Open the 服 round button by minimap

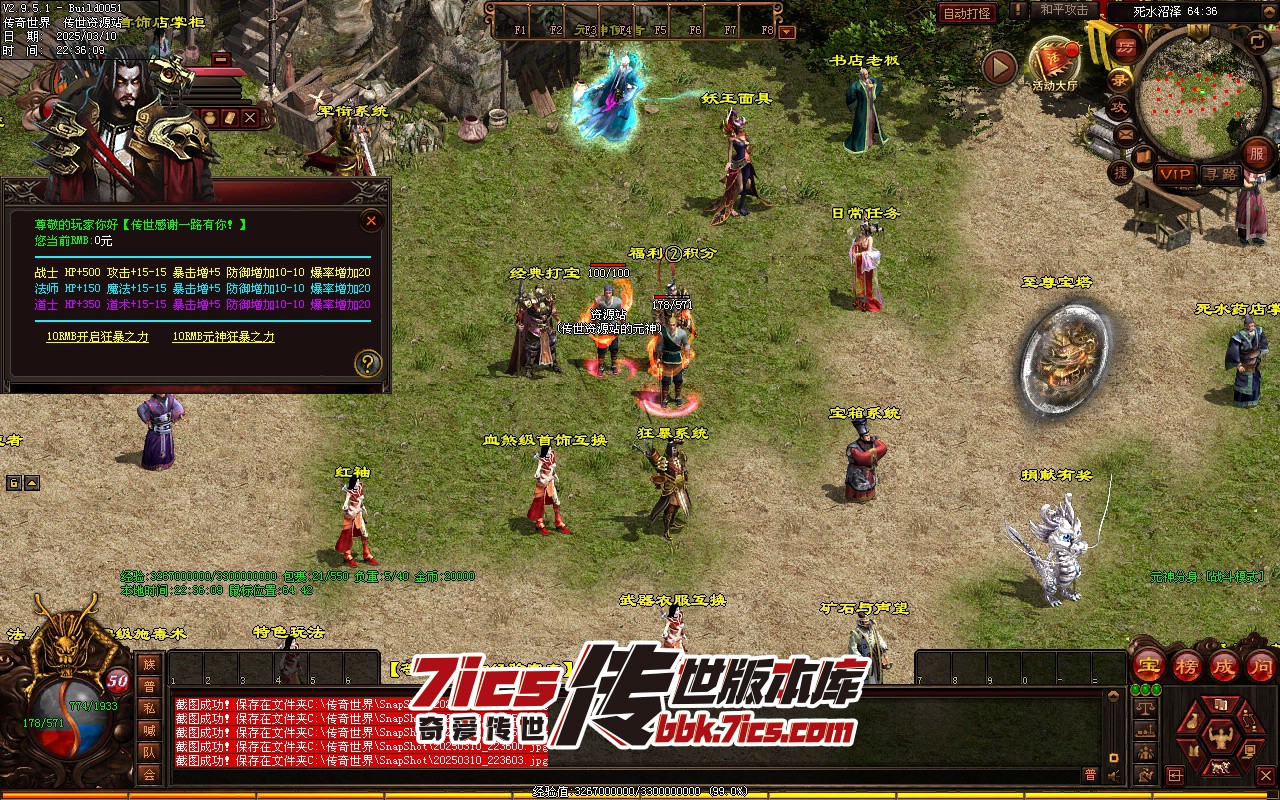(1257, 153)
